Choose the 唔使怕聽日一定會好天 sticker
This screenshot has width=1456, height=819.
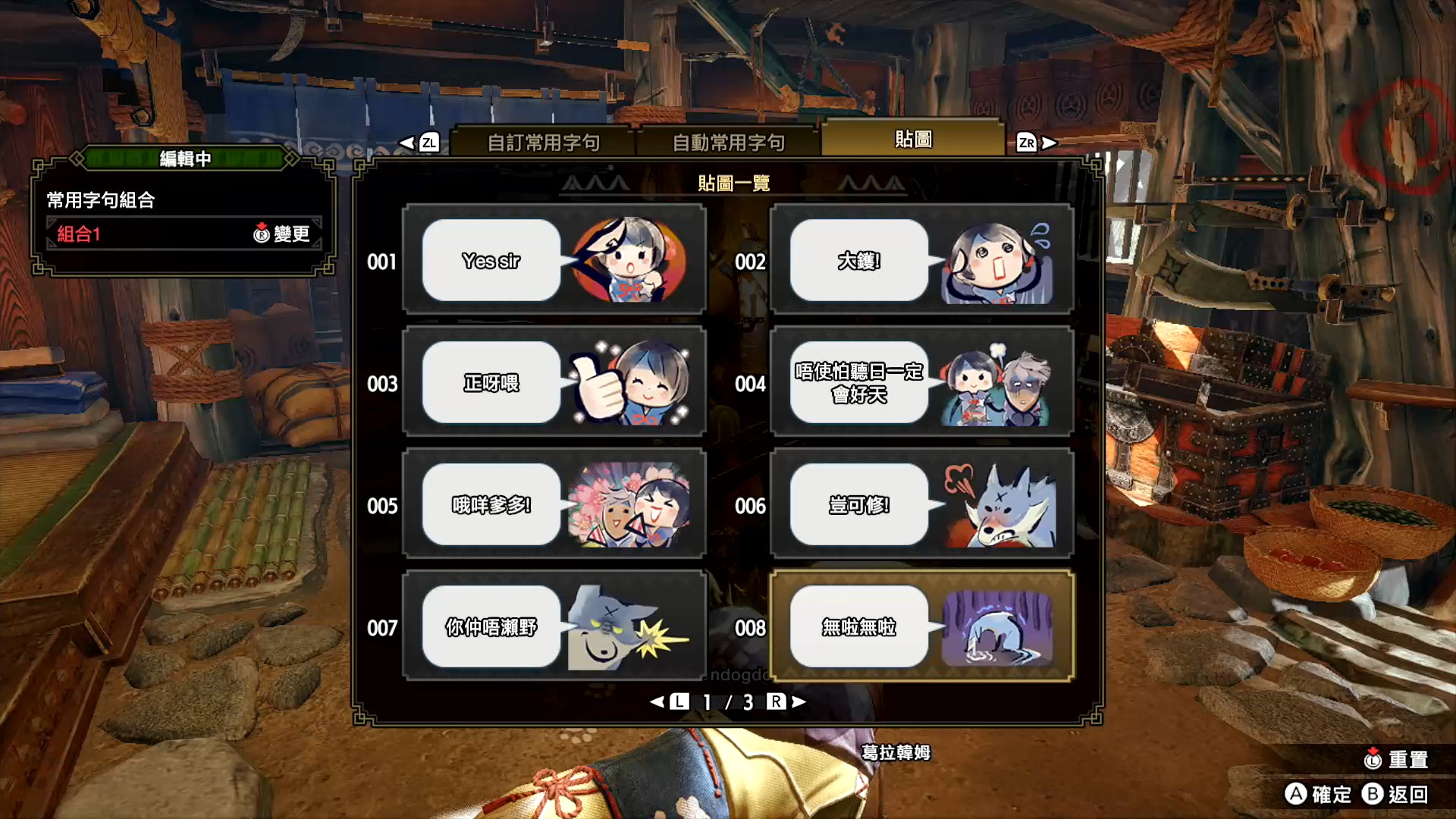tap(921, 382)
